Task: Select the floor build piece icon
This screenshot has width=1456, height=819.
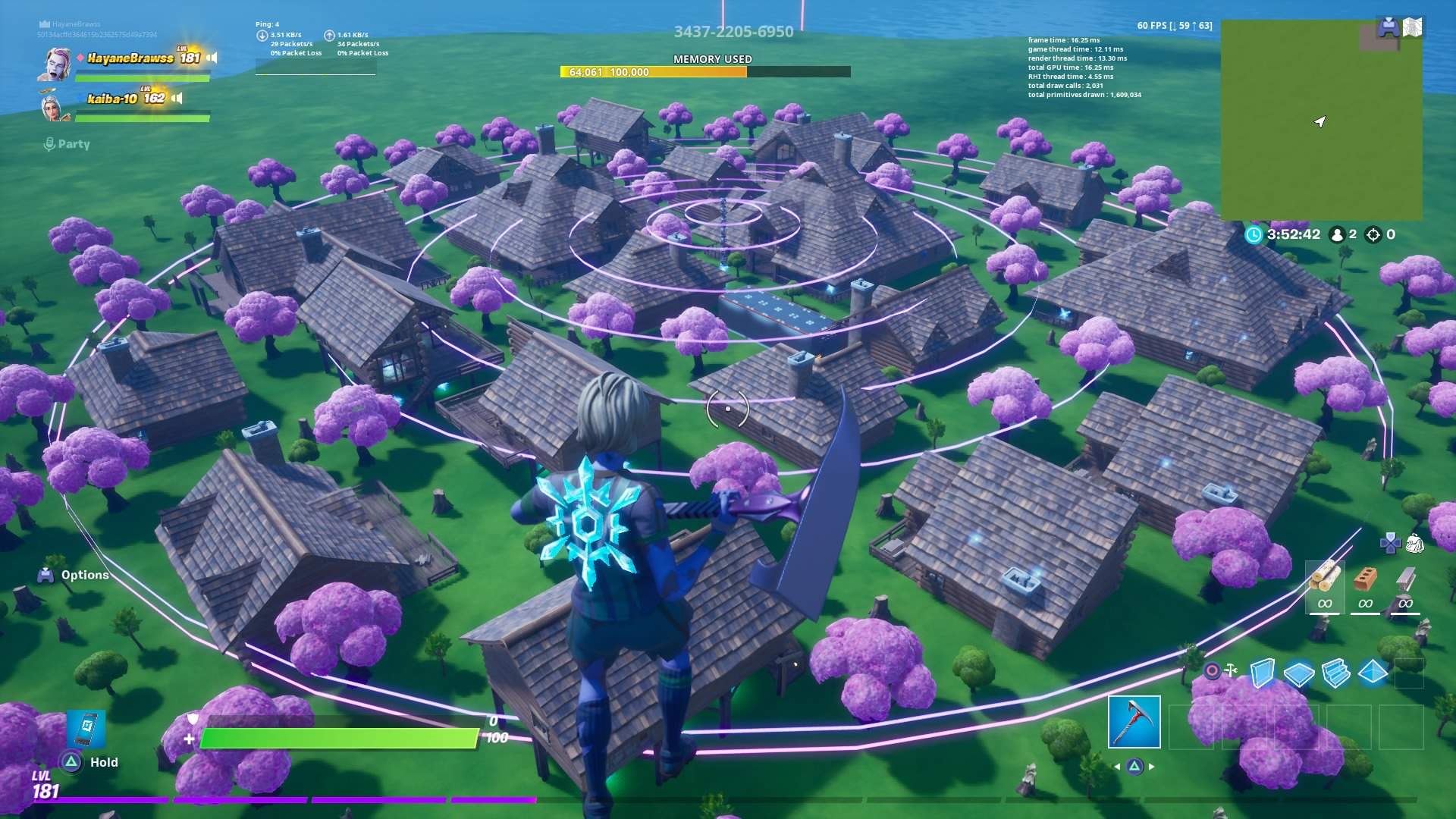Action: click(1300, 672)
